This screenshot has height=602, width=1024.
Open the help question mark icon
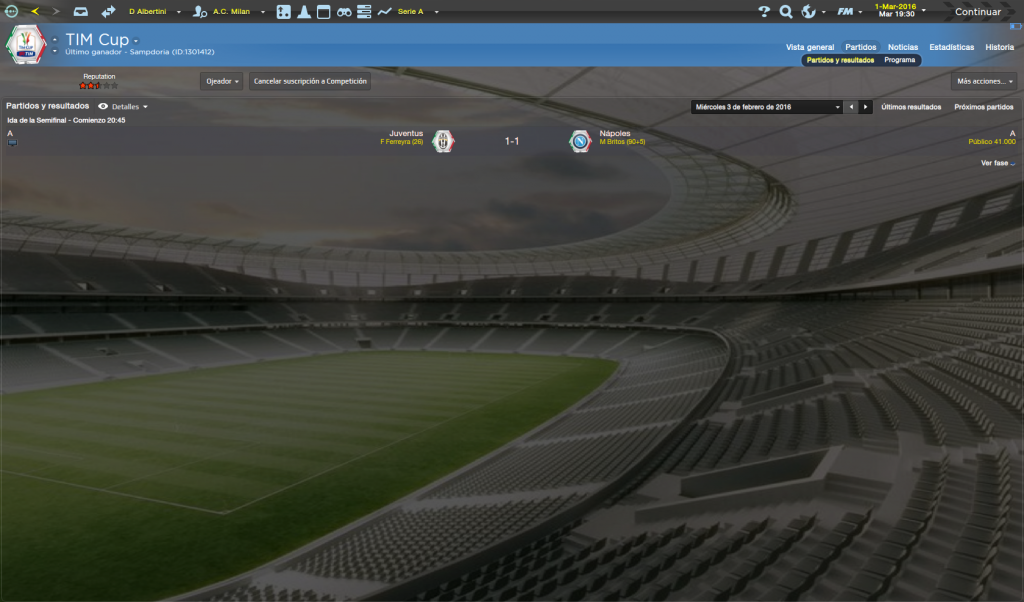[764, 12]
